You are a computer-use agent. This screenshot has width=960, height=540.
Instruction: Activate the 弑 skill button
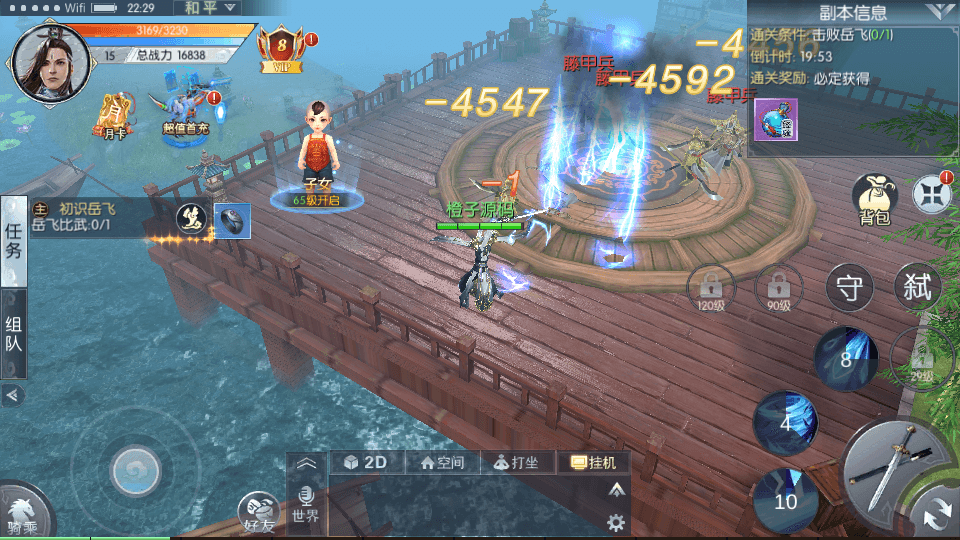click(x=917, y=288)
